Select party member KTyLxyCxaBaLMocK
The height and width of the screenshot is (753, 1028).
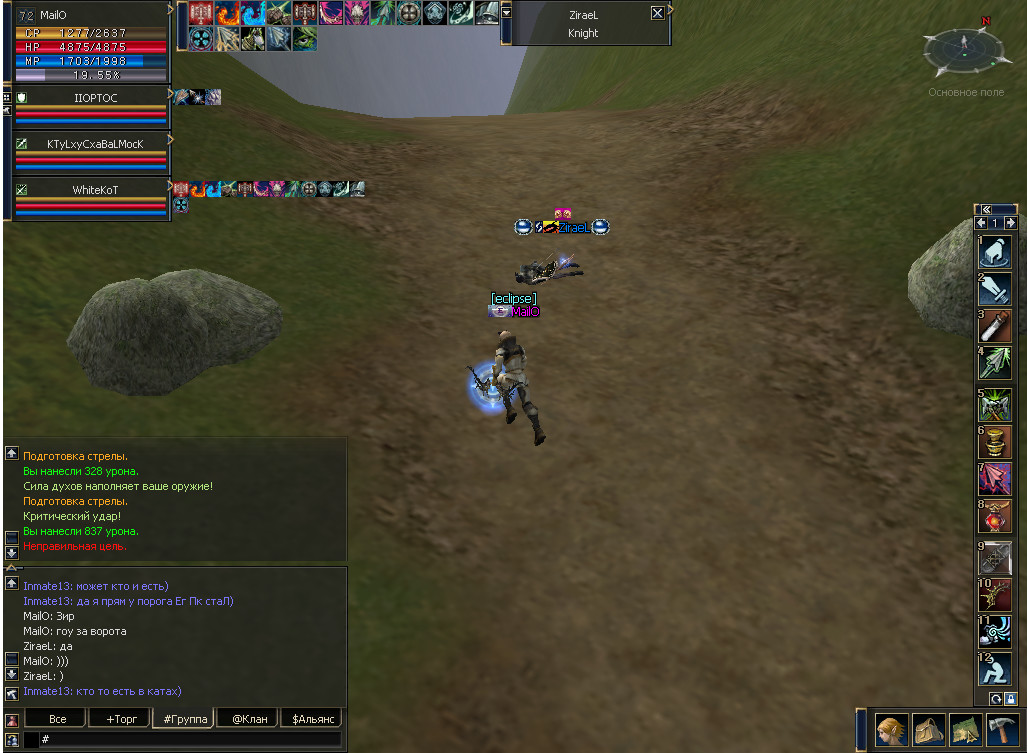coord(95,144)
